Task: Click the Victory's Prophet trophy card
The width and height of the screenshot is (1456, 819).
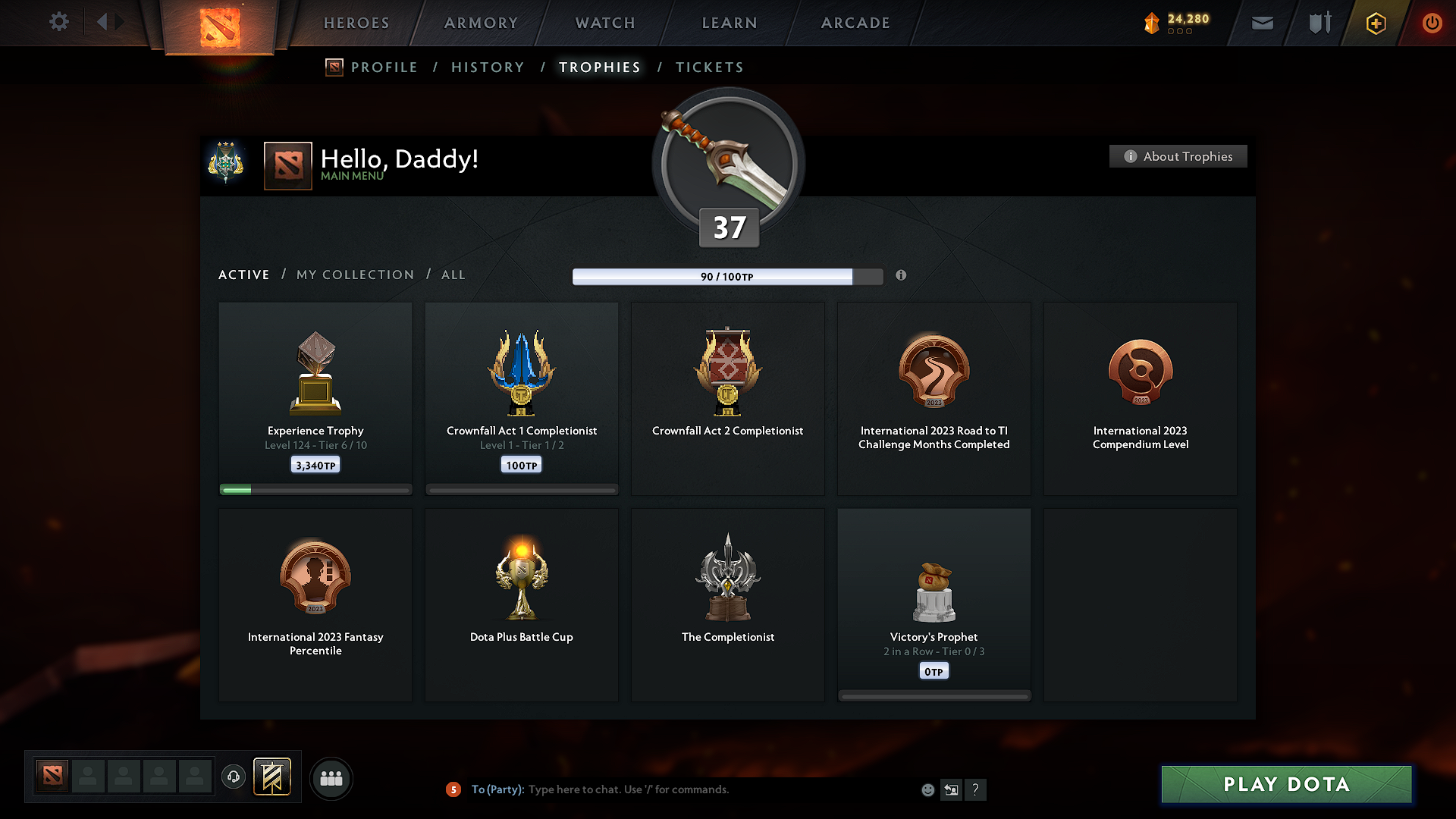Action: (934, 603)
